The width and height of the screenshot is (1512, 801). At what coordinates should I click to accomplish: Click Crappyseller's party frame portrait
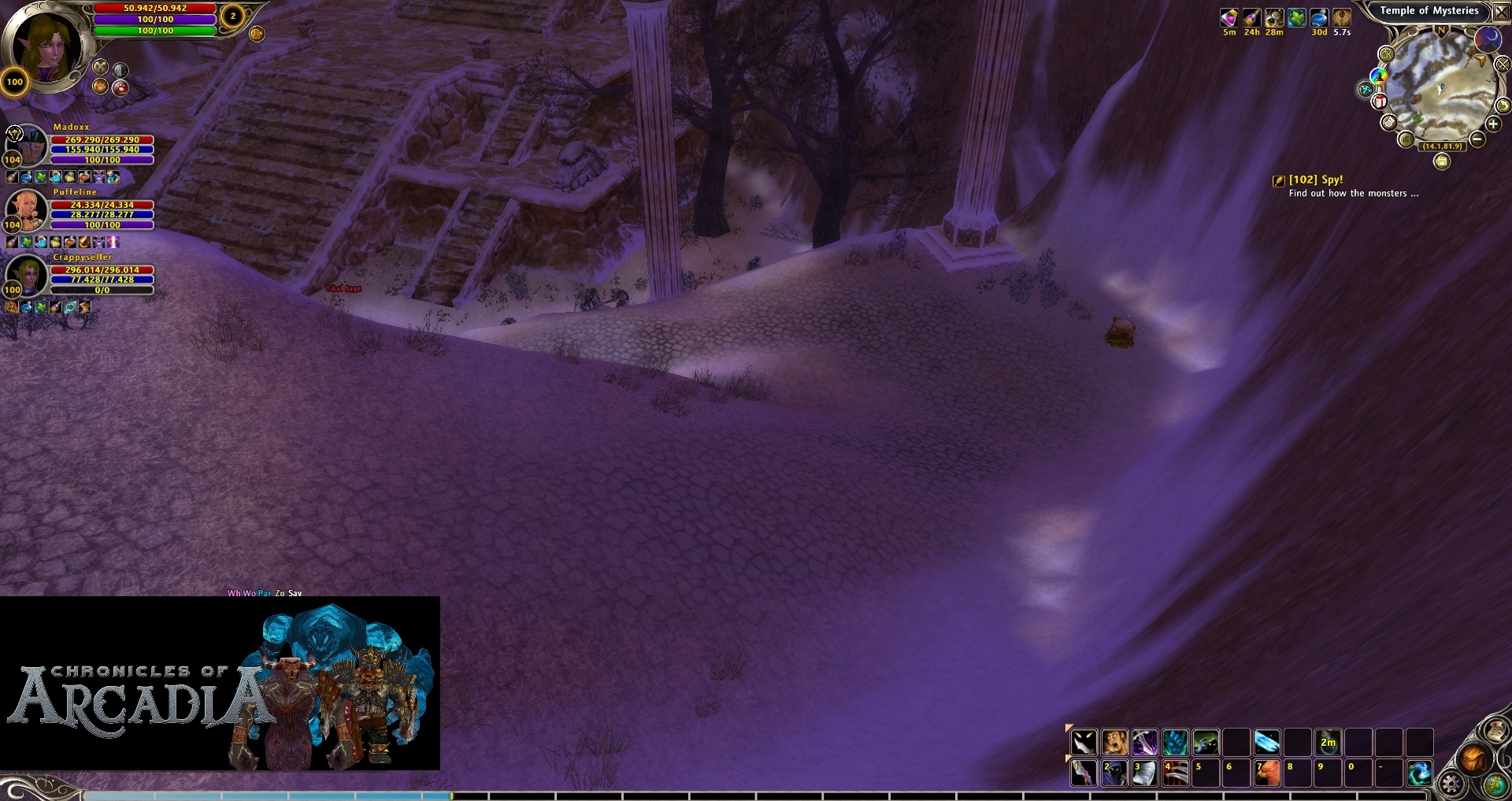coord(27,273)
